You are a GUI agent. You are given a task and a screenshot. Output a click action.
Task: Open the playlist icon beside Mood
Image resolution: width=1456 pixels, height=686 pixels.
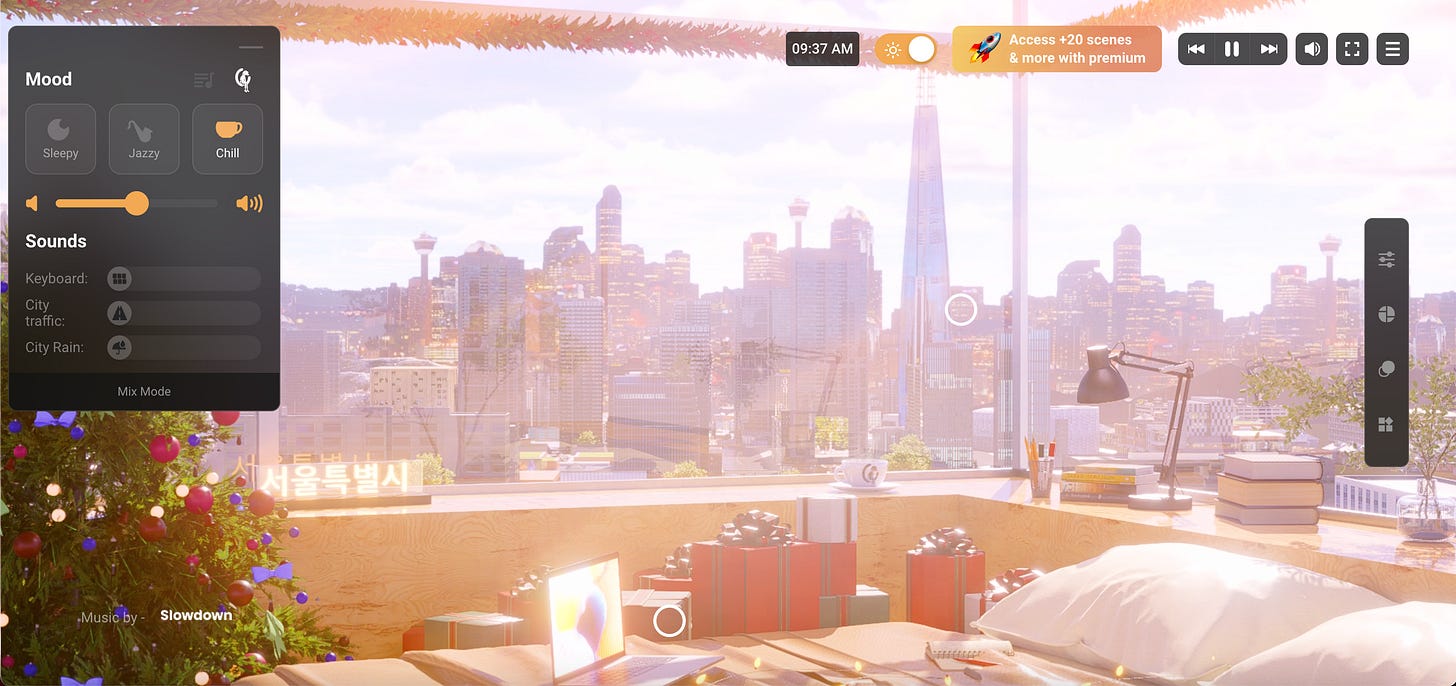204,80
